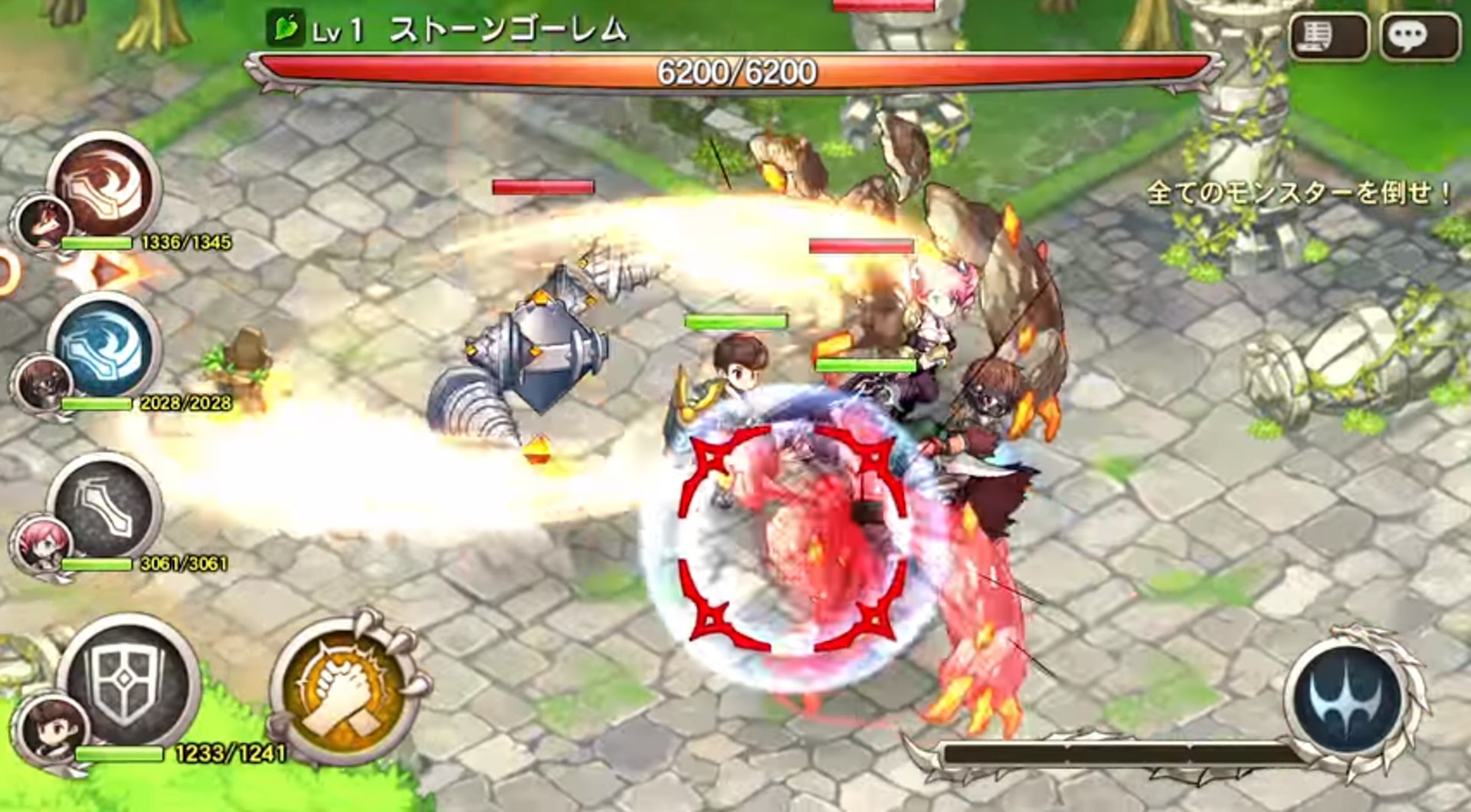Open the battle log scroll button
The image size is (1471, 812).
(x=1328, y=36)
